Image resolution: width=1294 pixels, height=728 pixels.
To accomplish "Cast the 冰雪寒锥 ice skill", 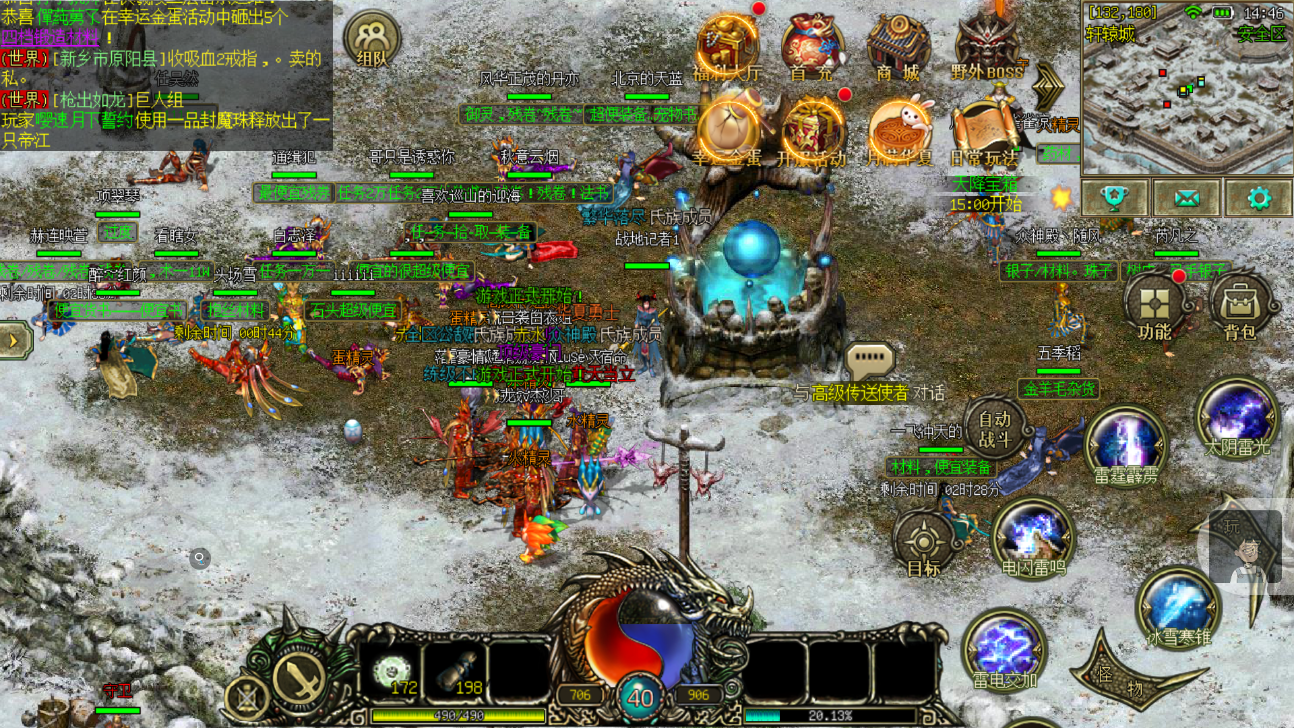I will pos(1179,607).
